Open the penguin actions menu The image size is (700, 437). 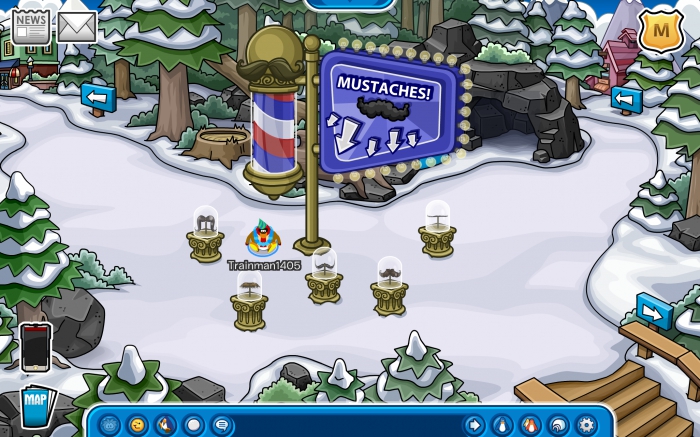click(x=165, y=425)
